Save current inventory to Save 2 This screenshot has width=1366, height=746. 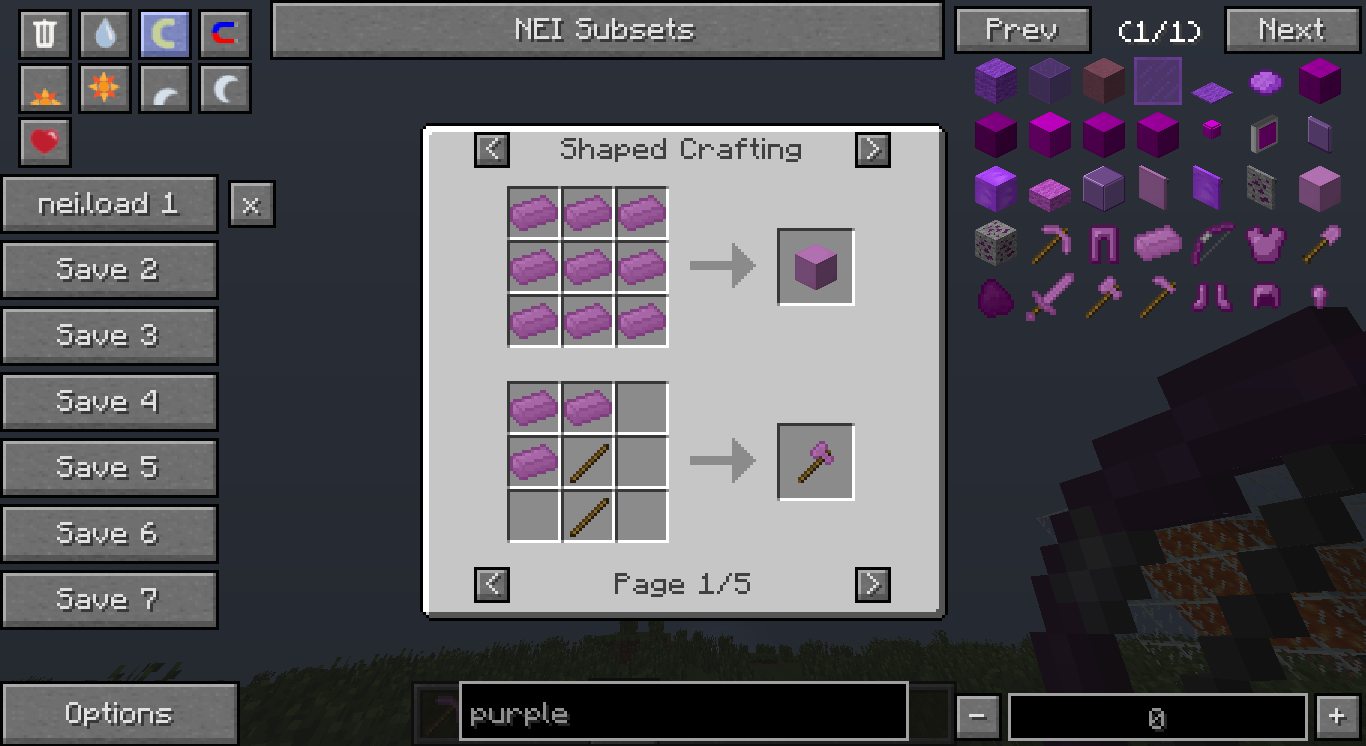[109, 269]
